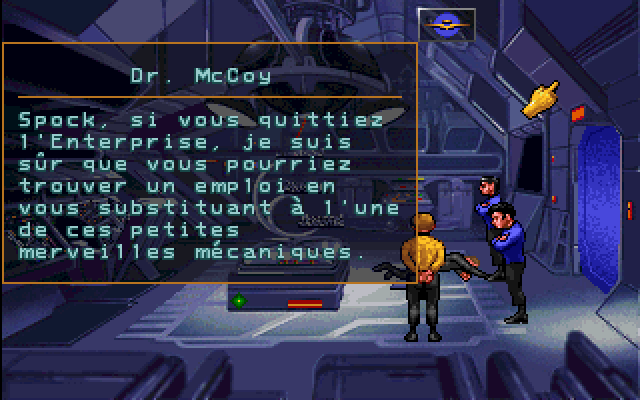Dismiss Dr. McCoy's dialogue text box
This screenshot has width=640, height=400.
pyautogui.click(x=209, y=162)
